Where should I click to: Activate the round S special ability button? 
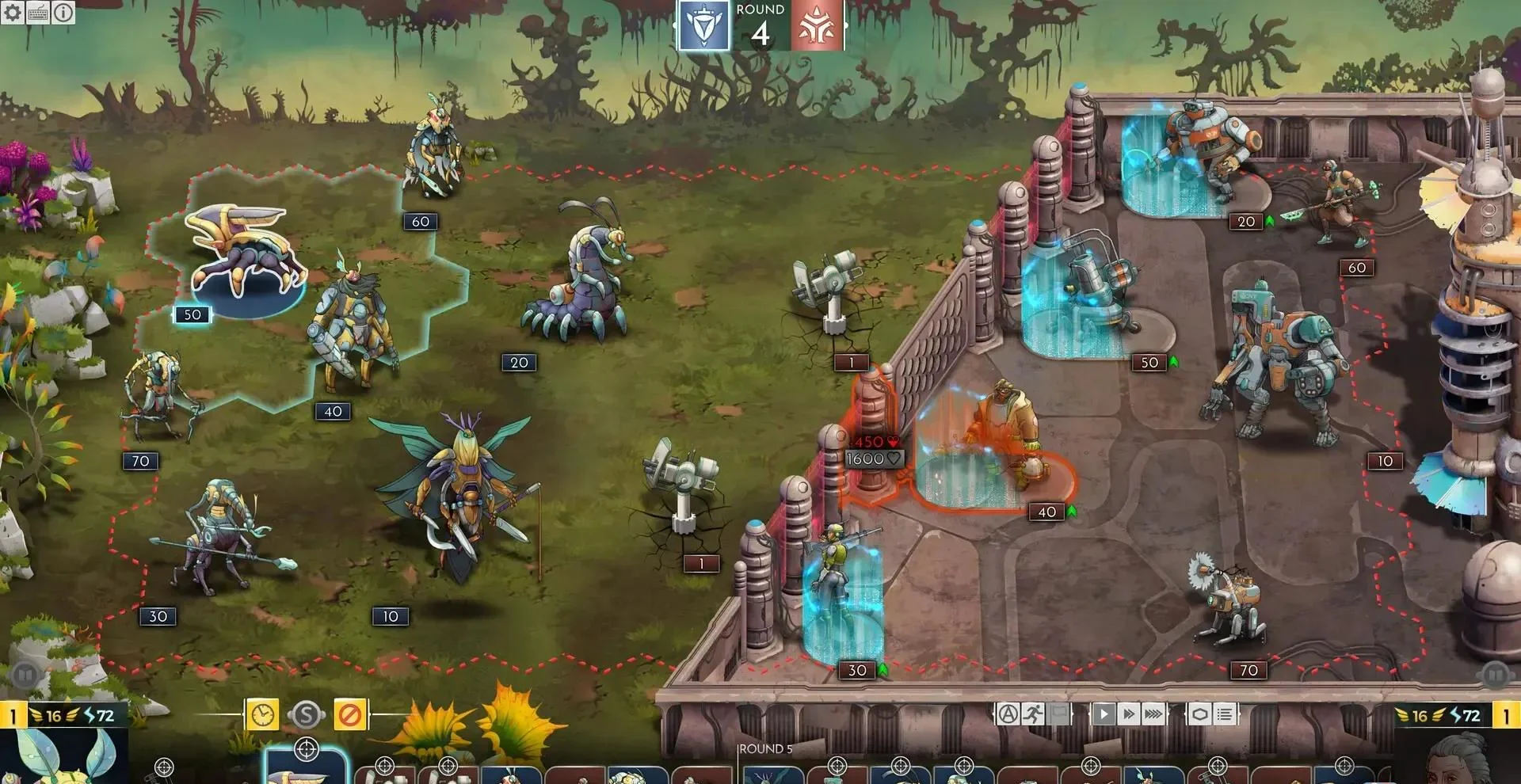pyautogui.click(x=306, y=715)
